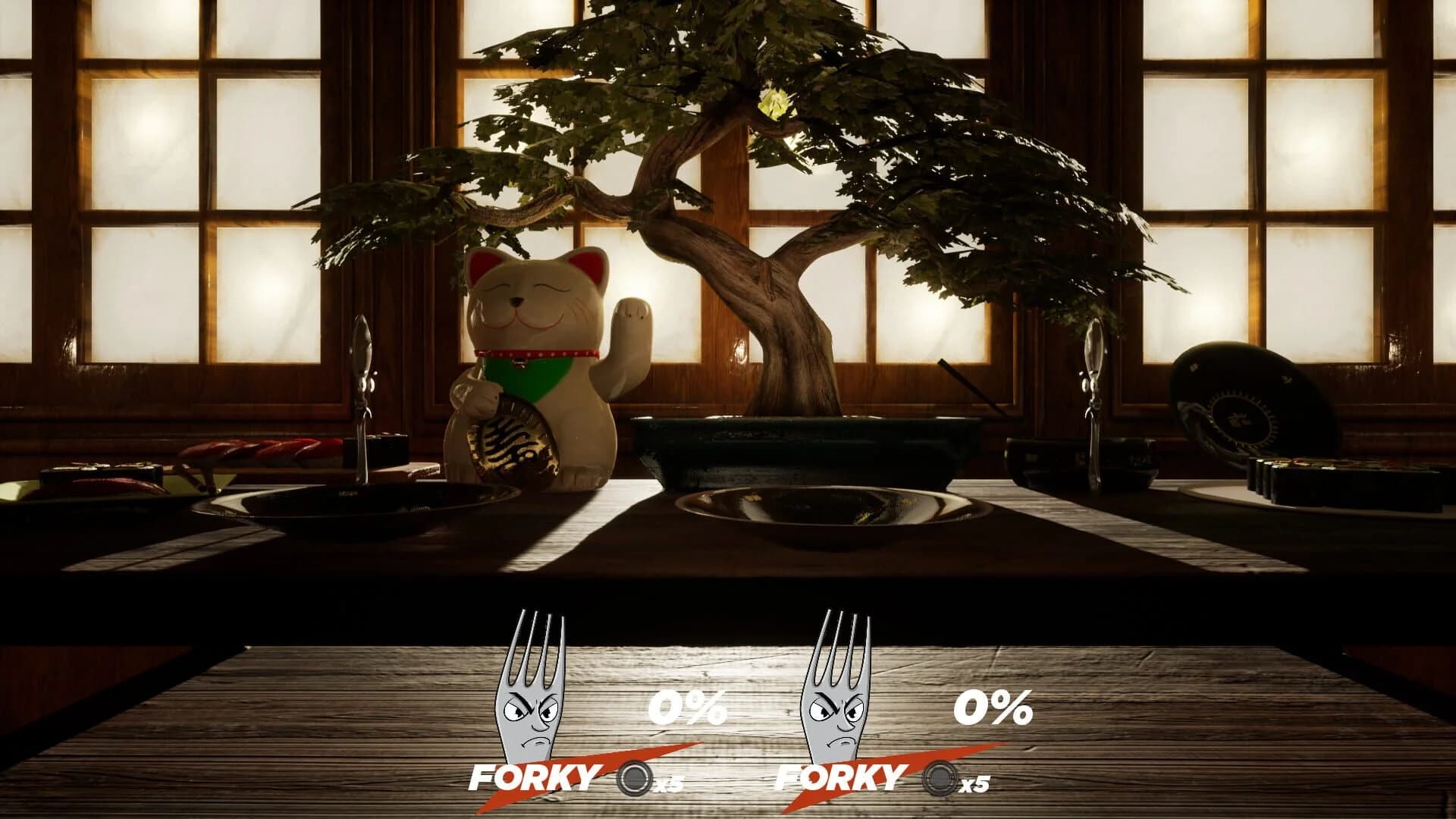
Task: Click the left player's 0% damage counter
Action: [686, 705]
